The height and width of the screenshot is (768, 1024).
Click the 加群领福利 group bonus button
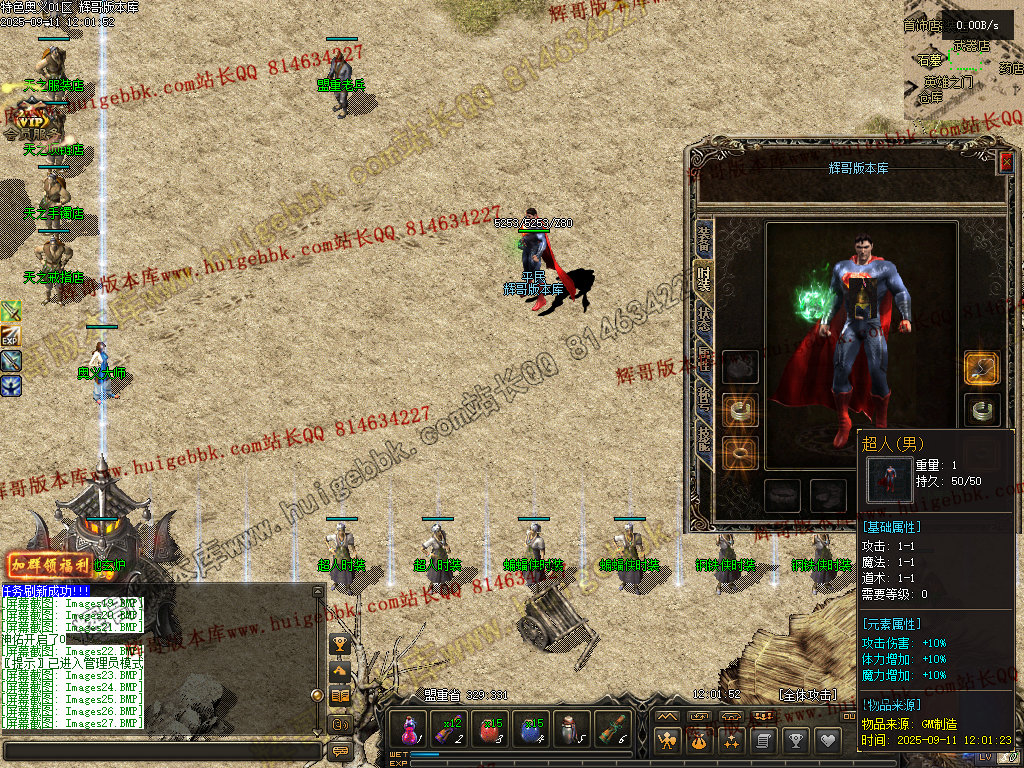50,565
